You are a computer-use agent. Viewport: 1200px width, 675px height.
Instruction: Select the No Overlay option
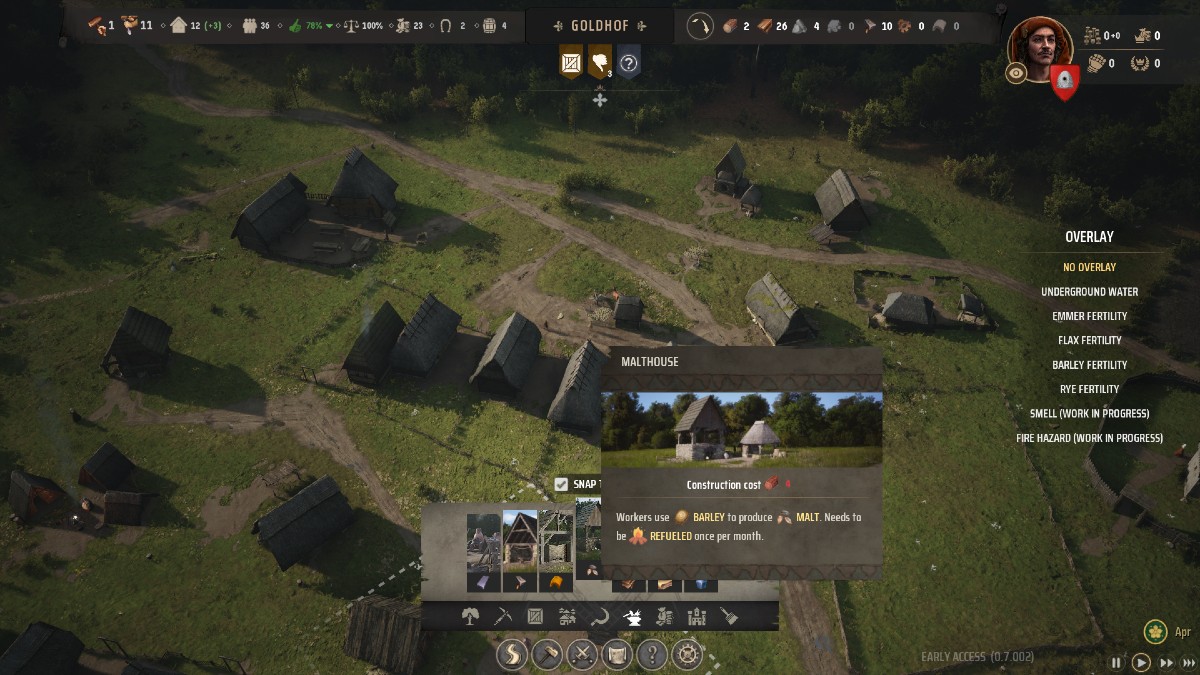pyautogui.click(x=1089, y=267)
